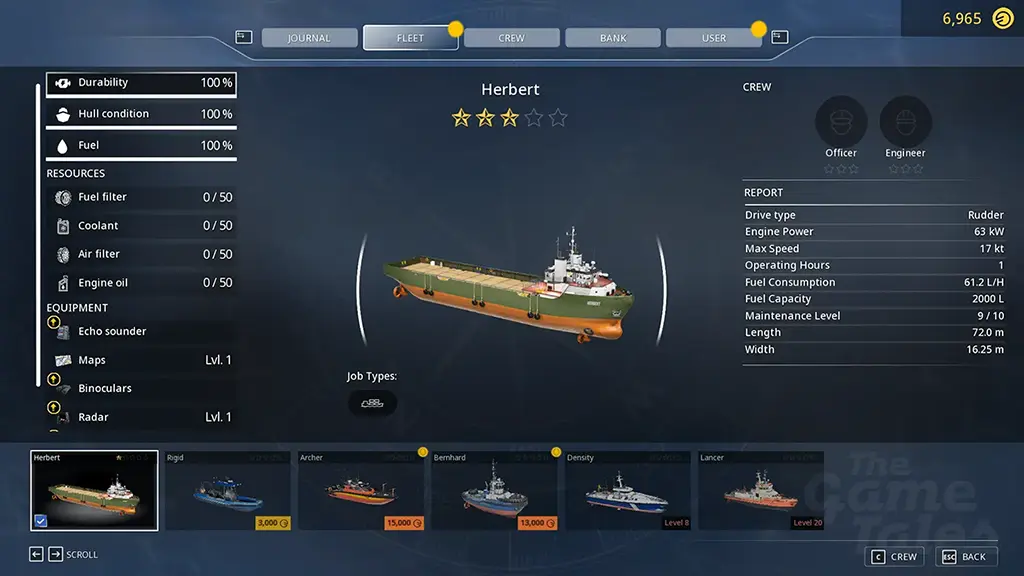Image resolution: width=1024 pixels, height=576 pixels.
Task: Choose the Density ship thumbnail
Action: point(628,491)
